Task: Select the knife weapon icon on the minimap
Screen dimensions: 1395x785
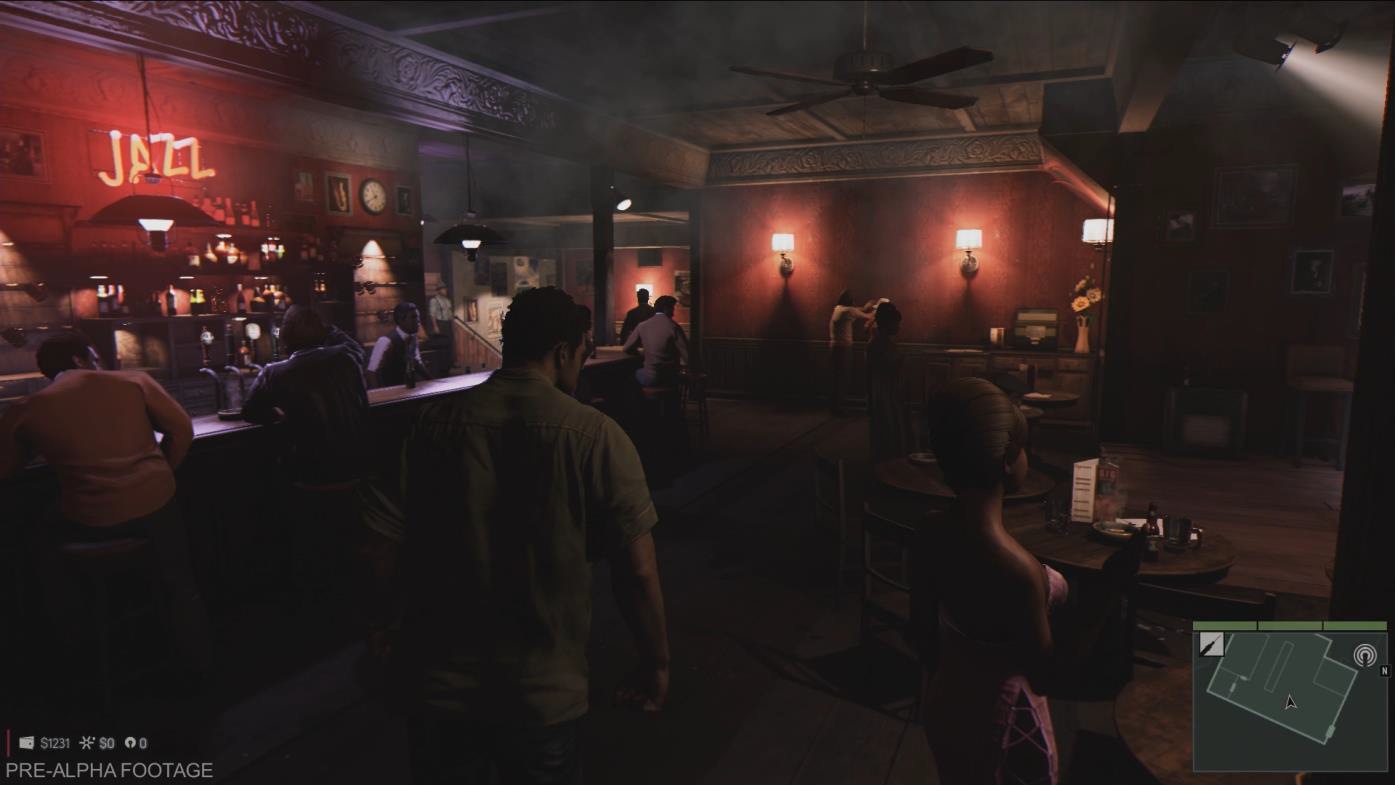Action: click(1212, 644)
